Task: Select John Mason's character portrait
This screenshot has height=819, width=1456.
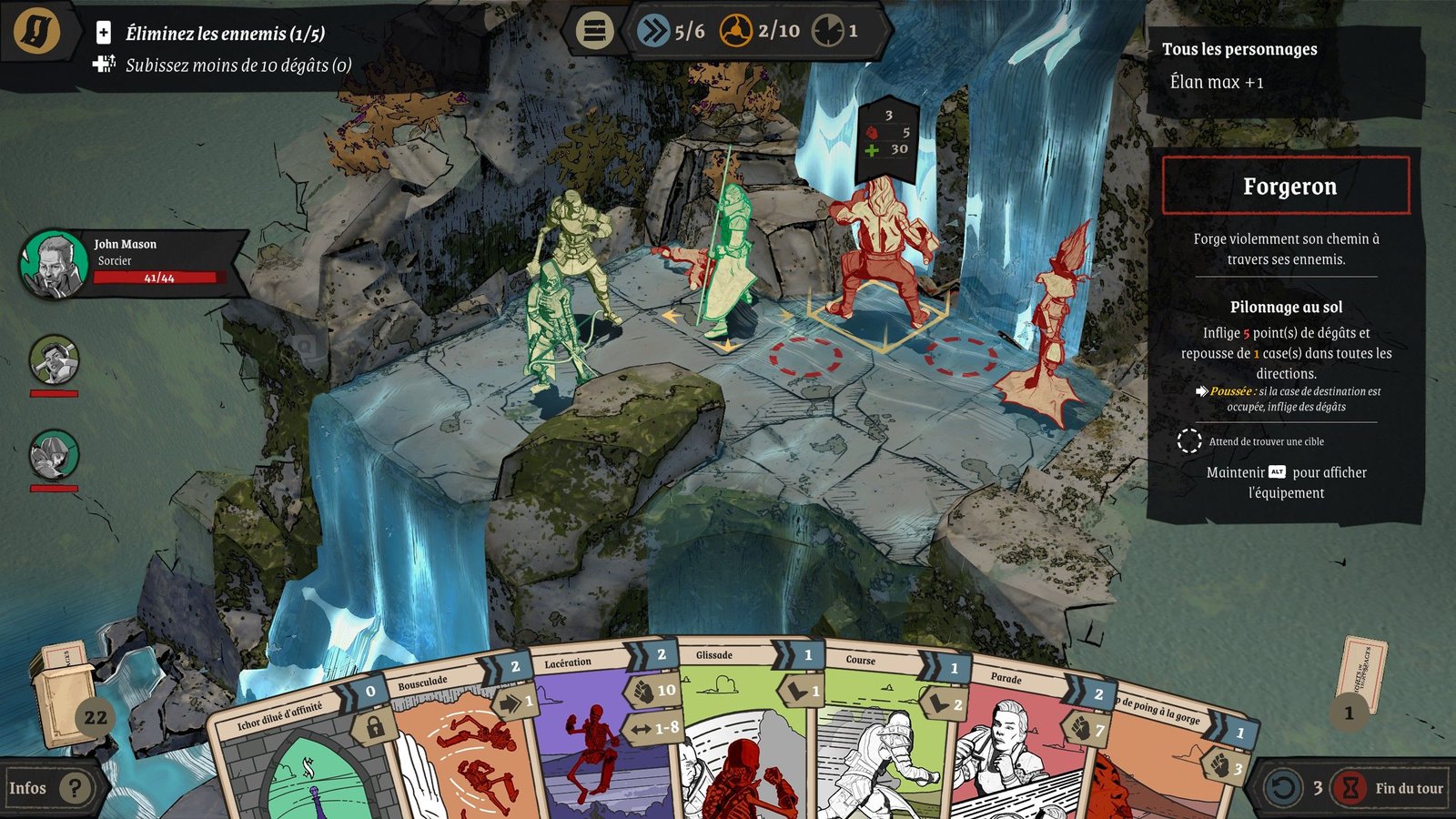Action: [x=54, y=264]
